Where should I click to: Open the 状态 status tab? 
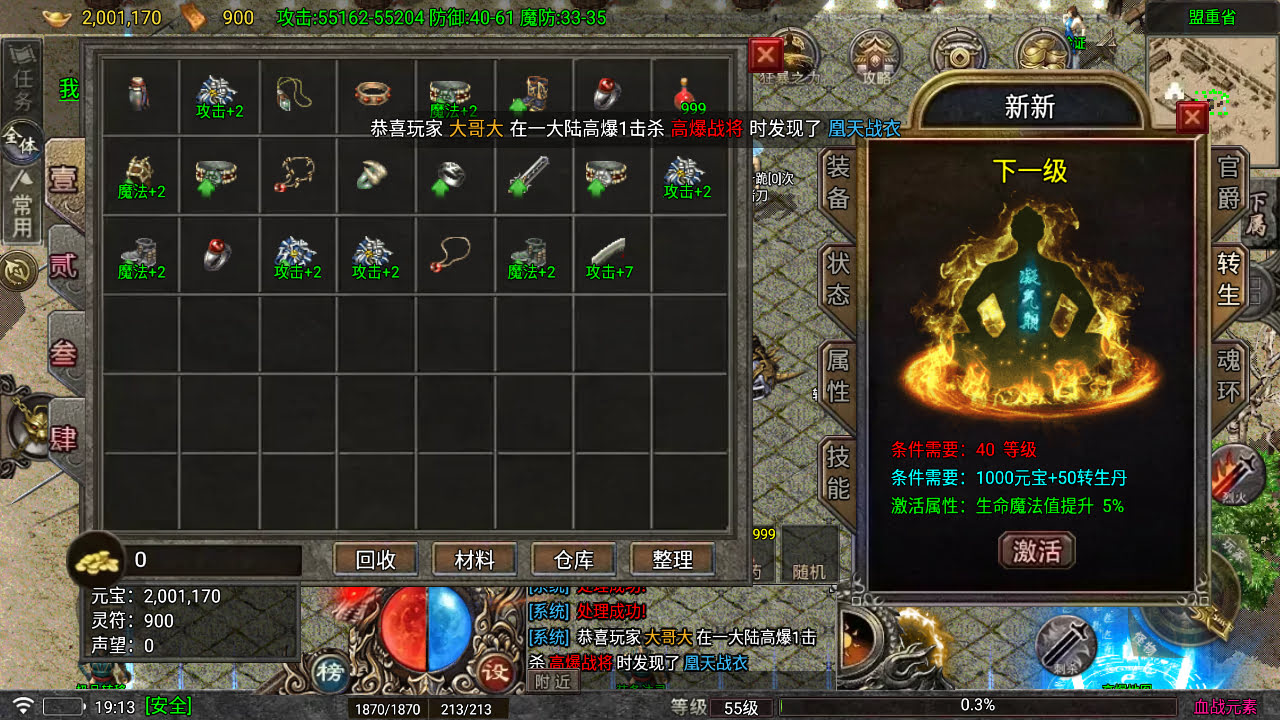tap(838, 279)
